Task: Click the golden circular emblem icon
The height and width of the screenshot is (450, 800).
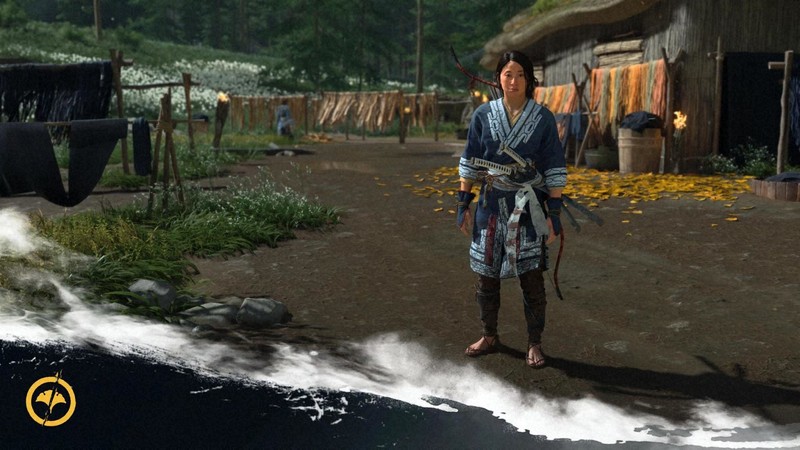Action: 50,401
